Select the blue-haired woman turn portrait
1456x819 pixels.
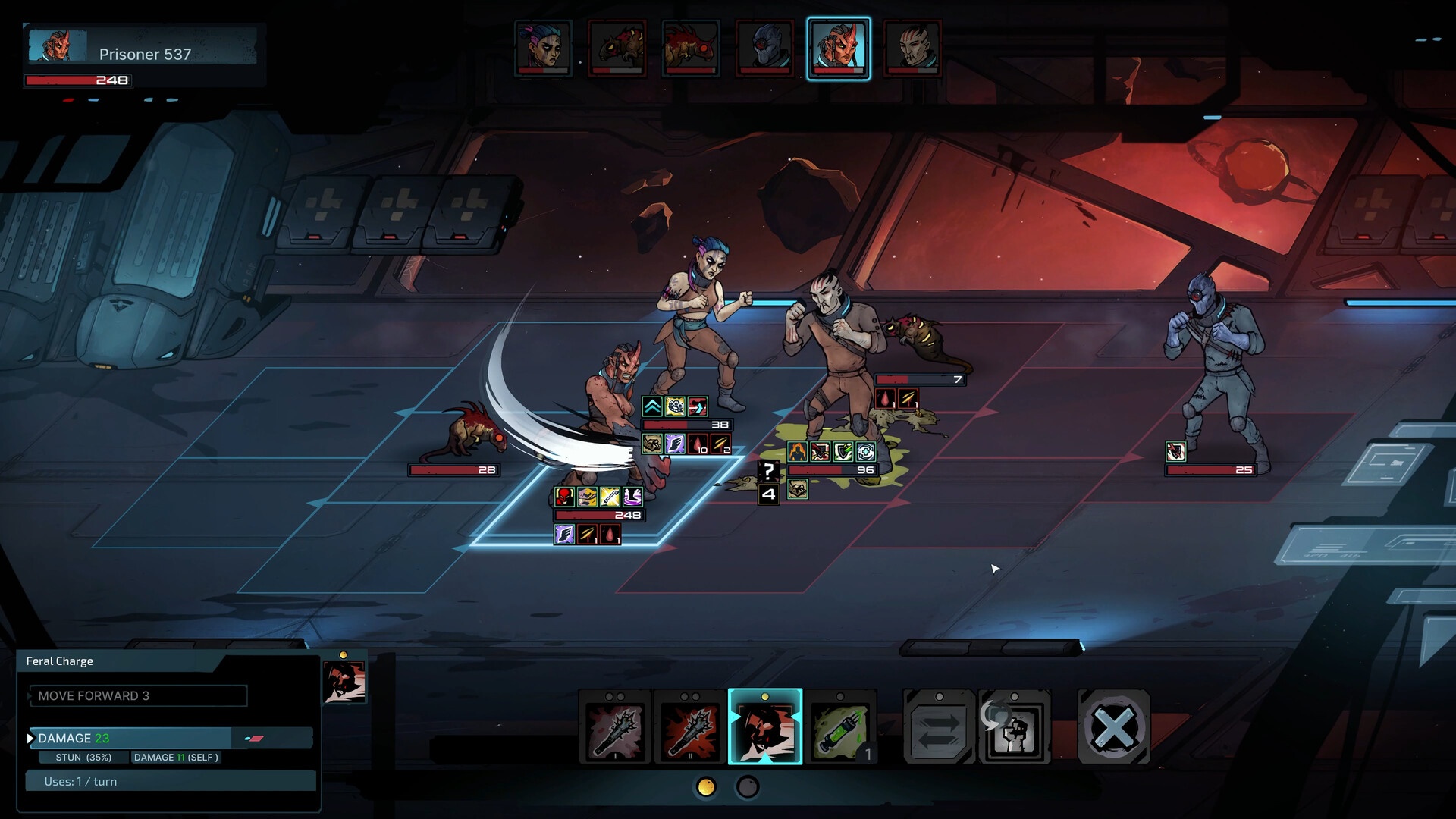tap(543, 49)
